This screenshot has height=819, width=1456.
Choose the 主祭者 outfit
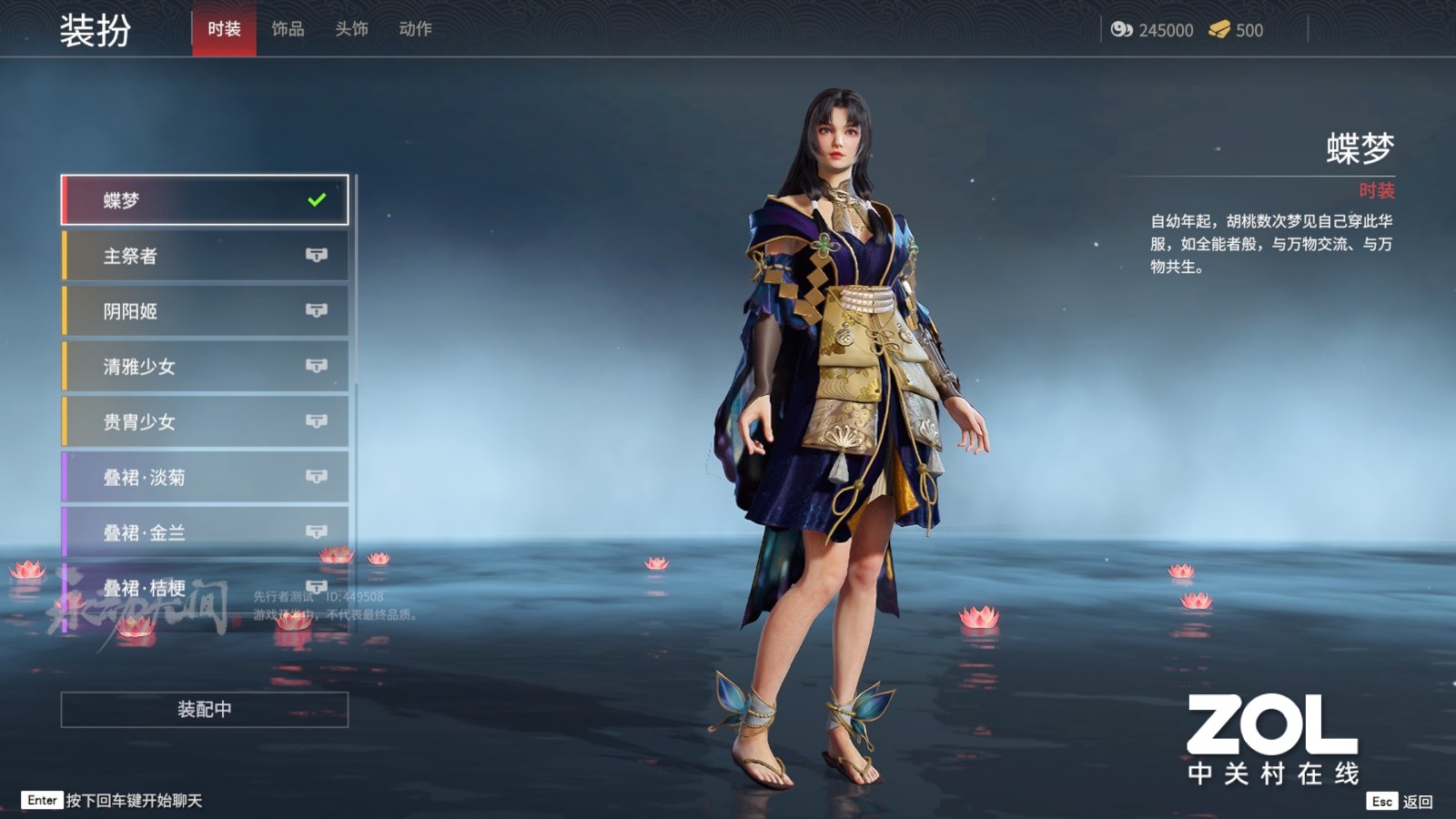point(205,256)
